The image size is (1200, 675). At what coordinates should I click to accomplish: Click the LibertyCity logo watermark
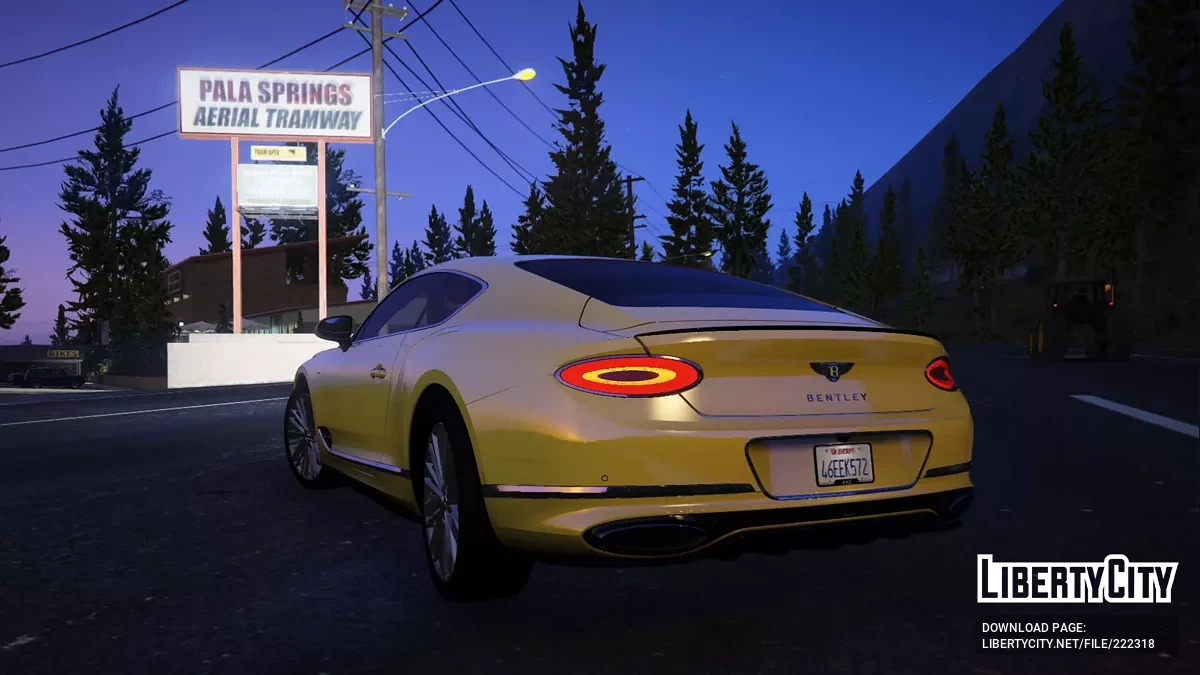(x=1077, y=579)
